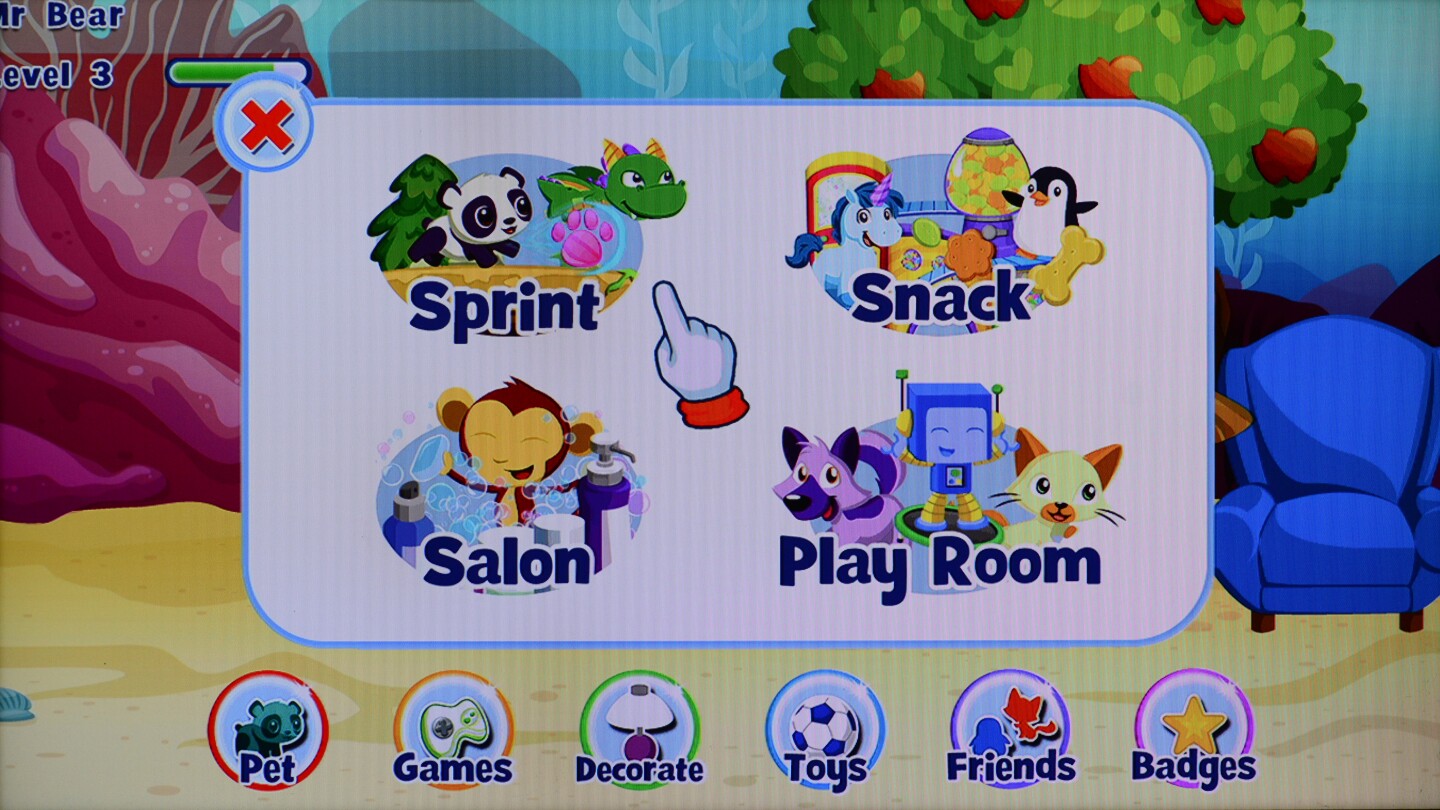The width and height of the screenshot is (1440, 810).
Task: Click the Level 3 progress bar
Action: (240, 70)
